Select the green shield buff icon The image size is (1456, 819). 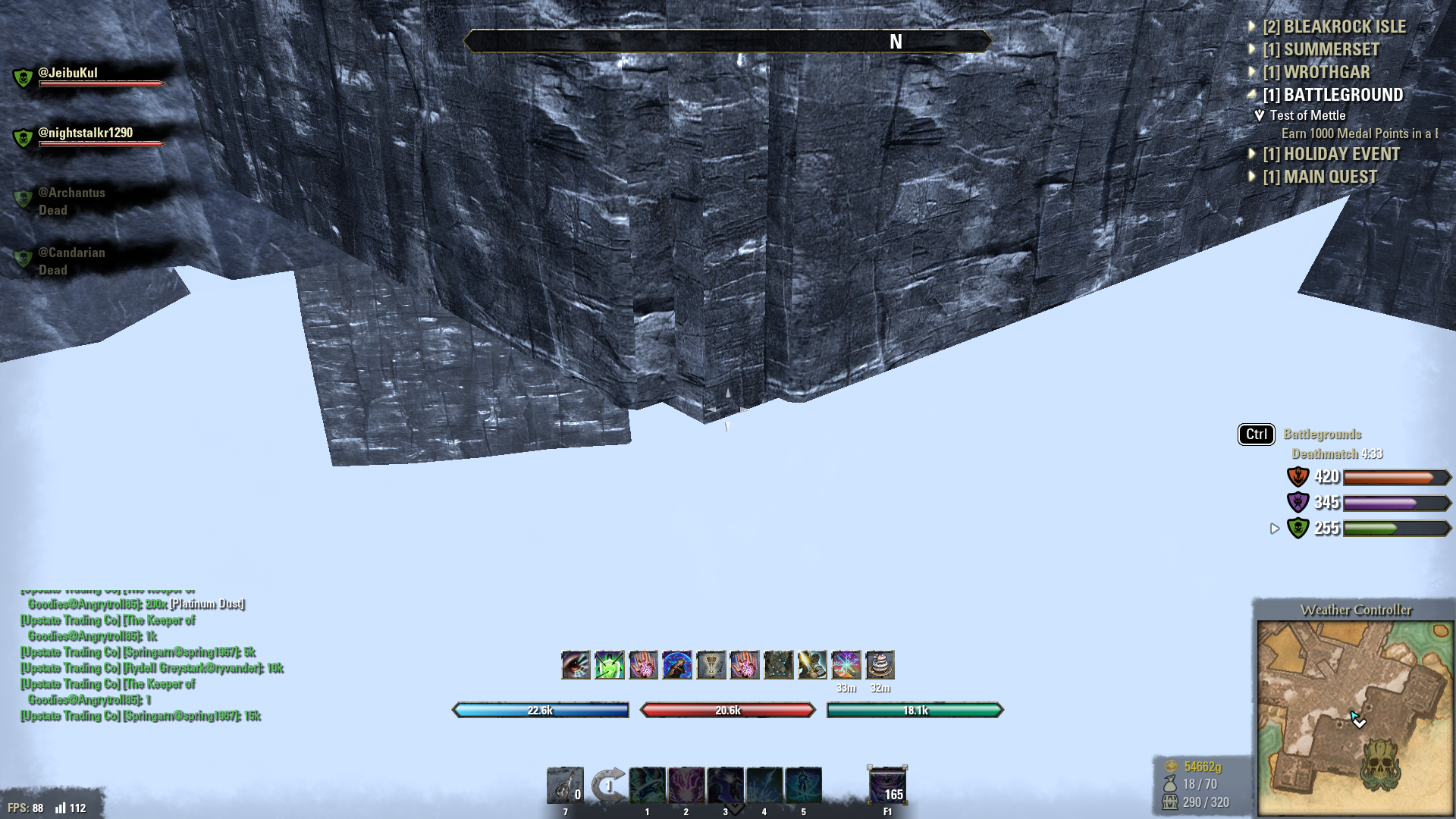point(609,666)
